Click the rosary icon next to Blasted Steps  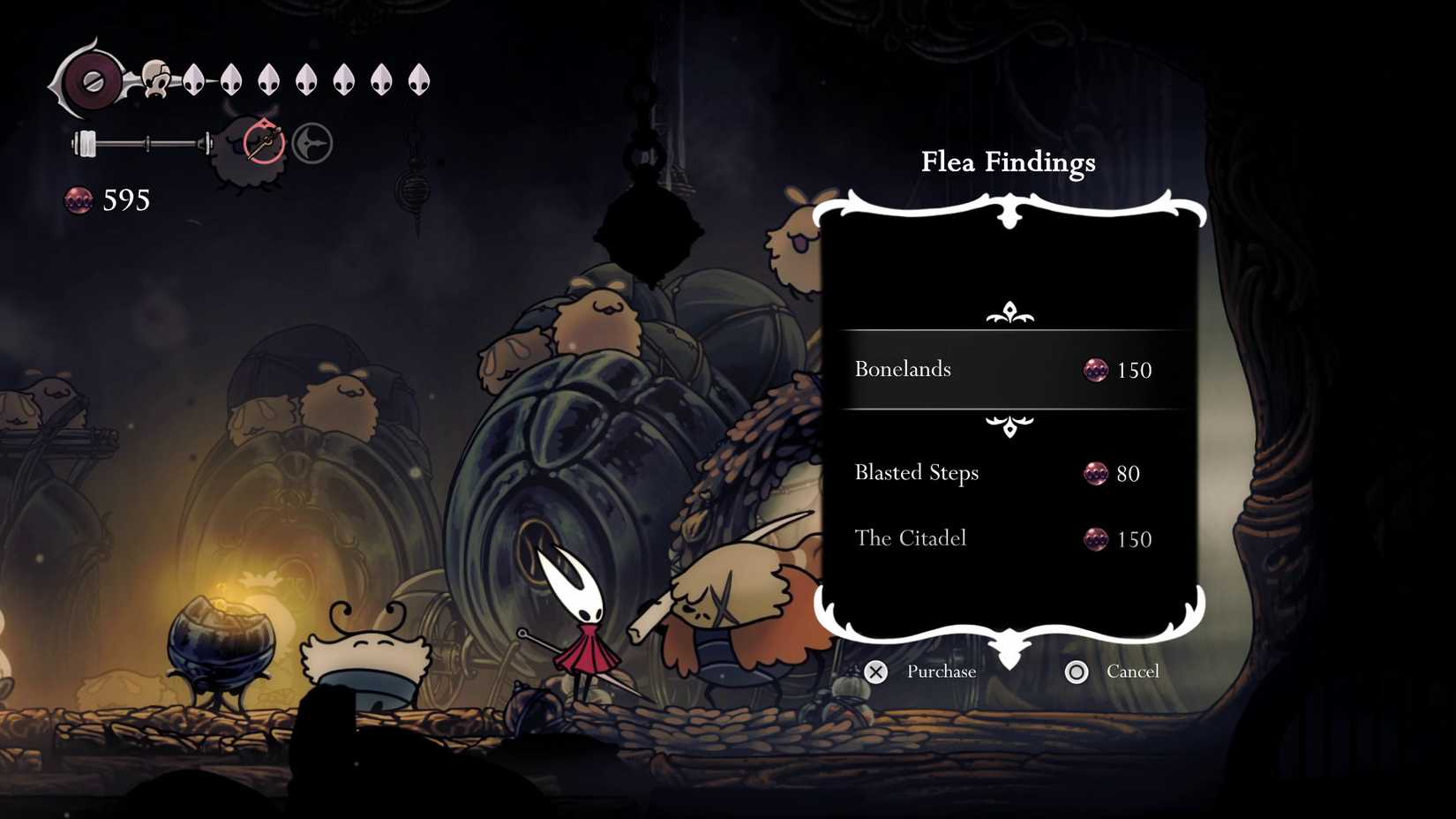(1094, 474)
